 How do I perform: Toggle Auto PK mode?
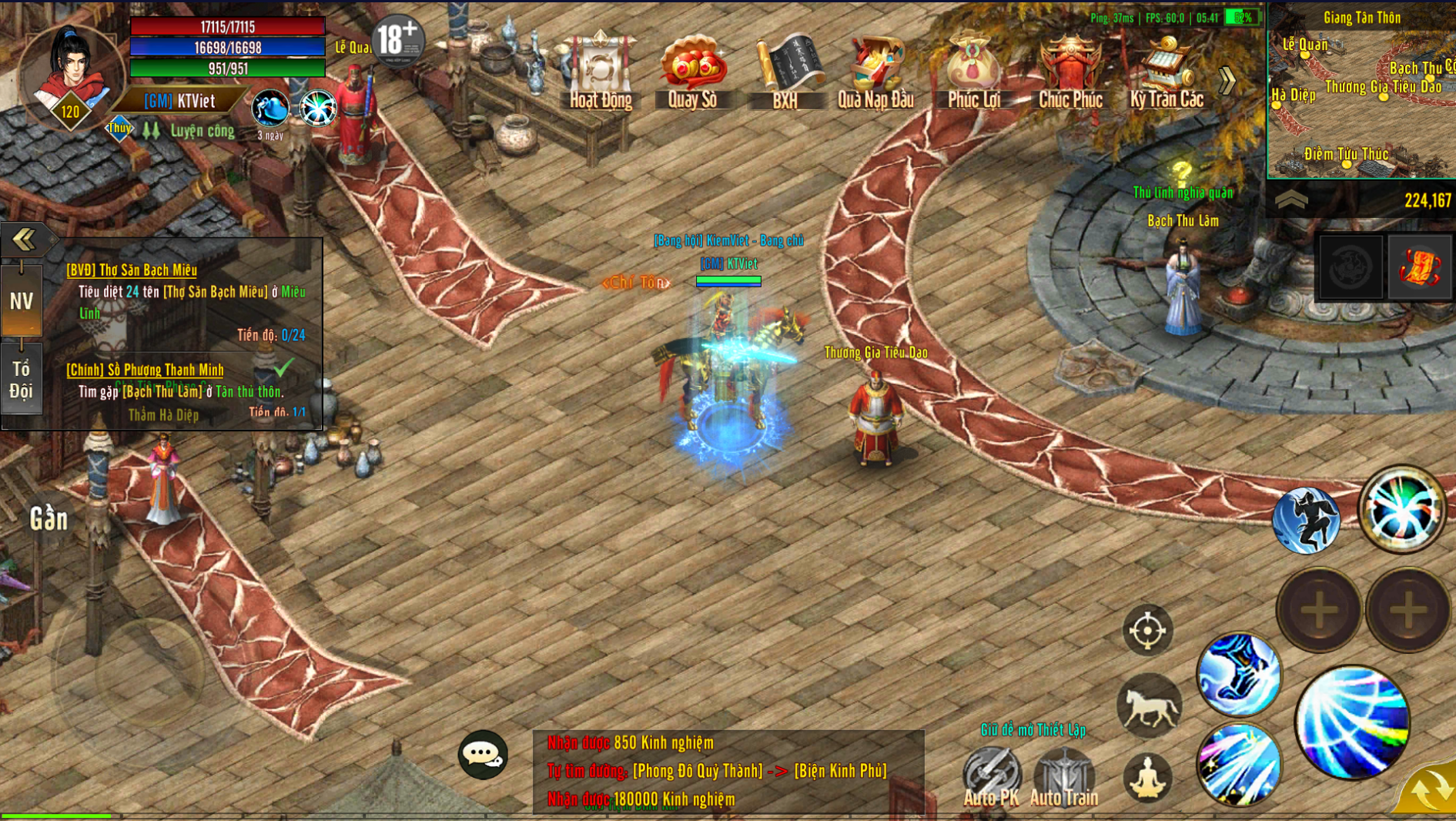click(x=991, y=775)
